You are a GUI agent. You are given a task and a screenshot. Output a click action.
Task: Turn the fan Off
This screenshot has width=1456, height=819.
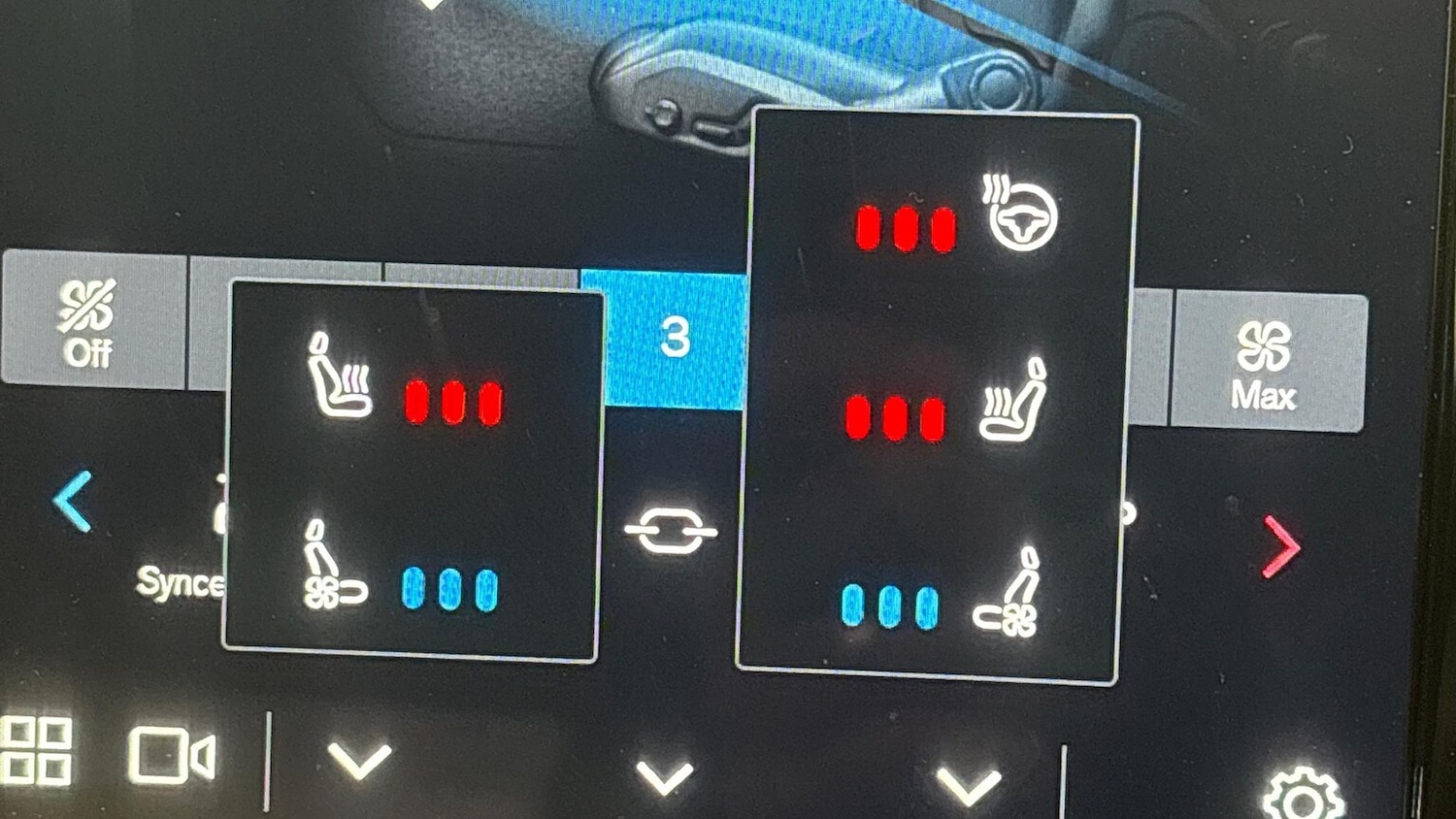pos(89,322)
